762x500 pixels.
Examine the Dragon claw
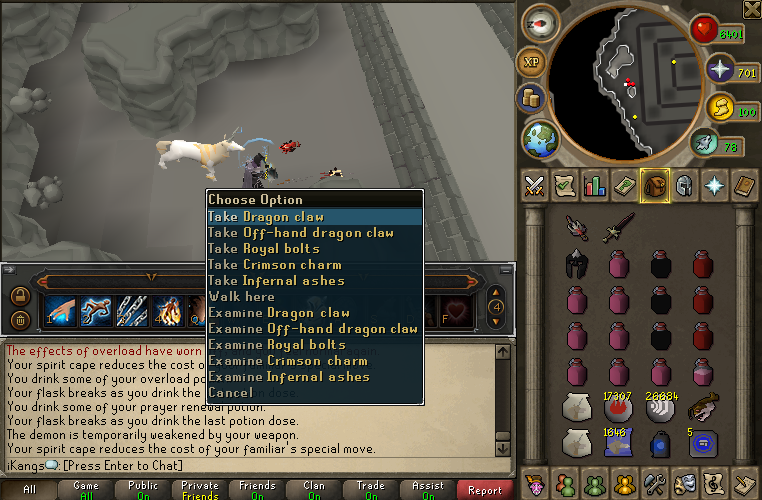pyautogui.click(x=279, y=313)
